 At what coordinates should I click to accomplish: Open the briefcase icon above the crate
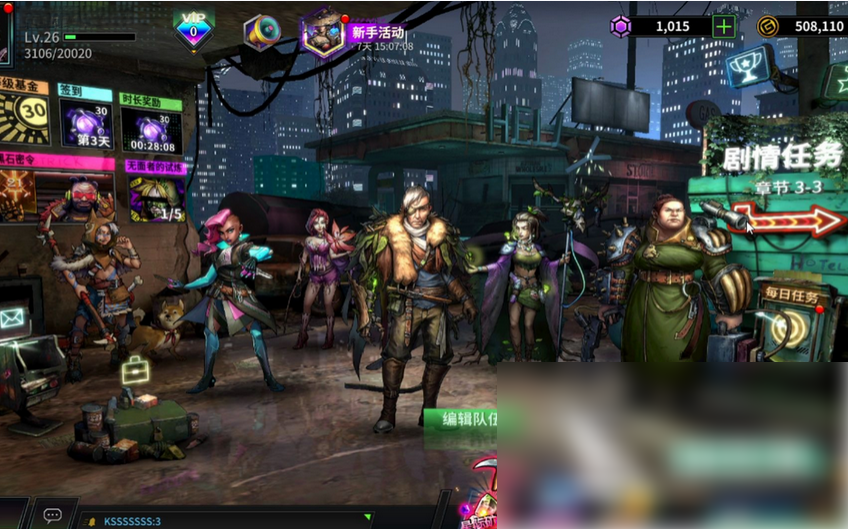(135, 371)
